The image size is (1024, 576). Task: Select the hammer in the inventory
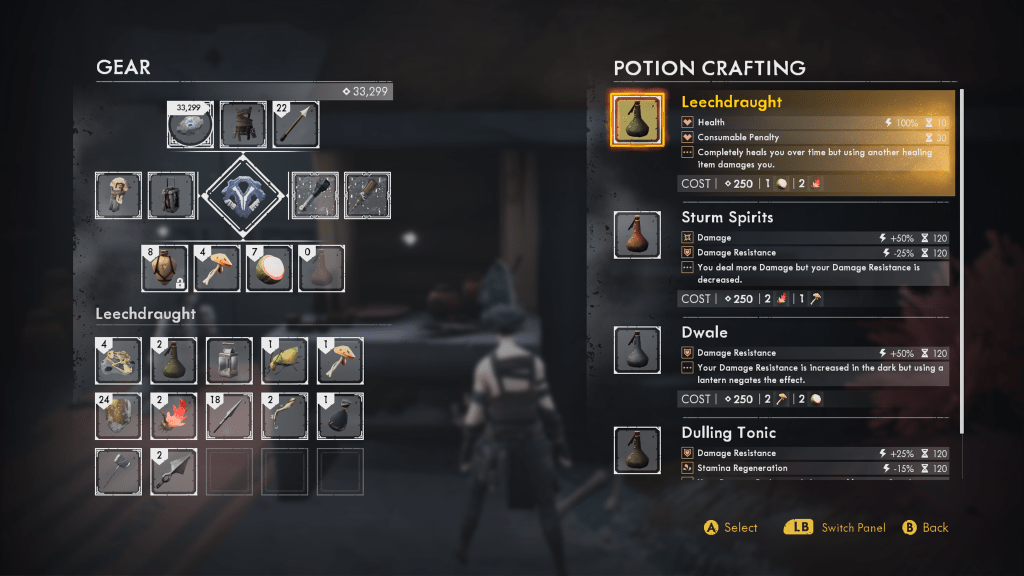119,470
